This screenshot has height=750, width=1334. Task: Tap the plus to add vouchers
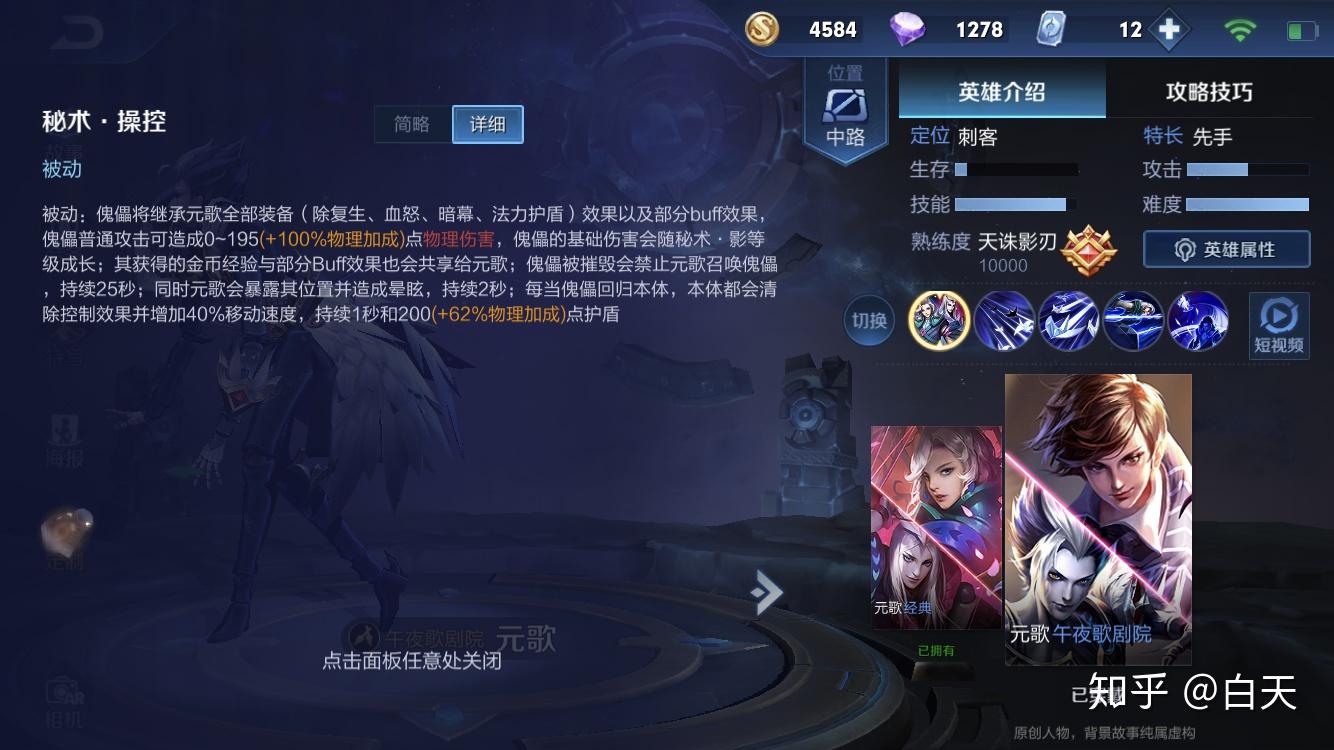[1168, 29]
